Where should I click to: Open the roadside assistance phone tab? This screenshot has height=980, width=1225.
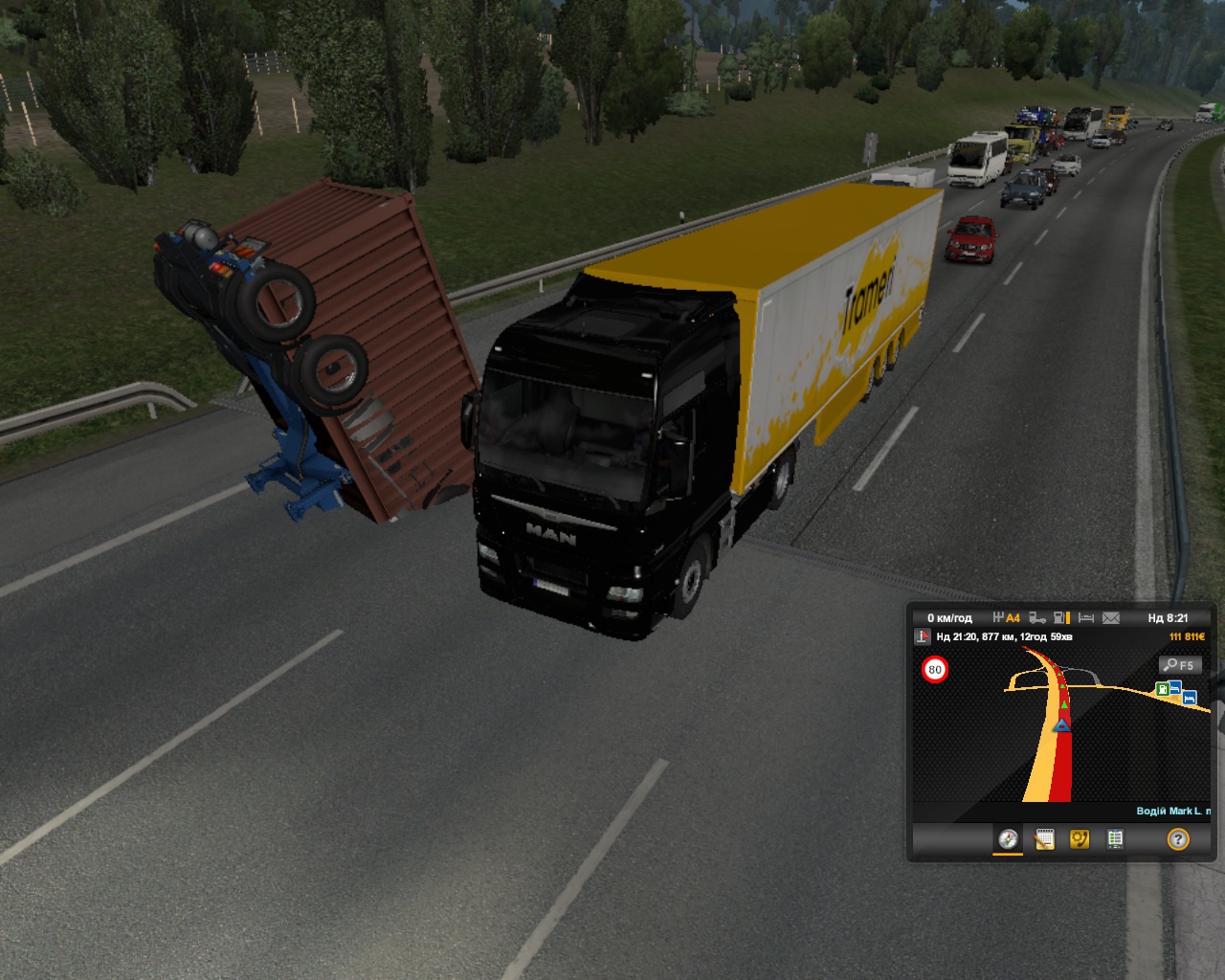(x=1080, y=839)
